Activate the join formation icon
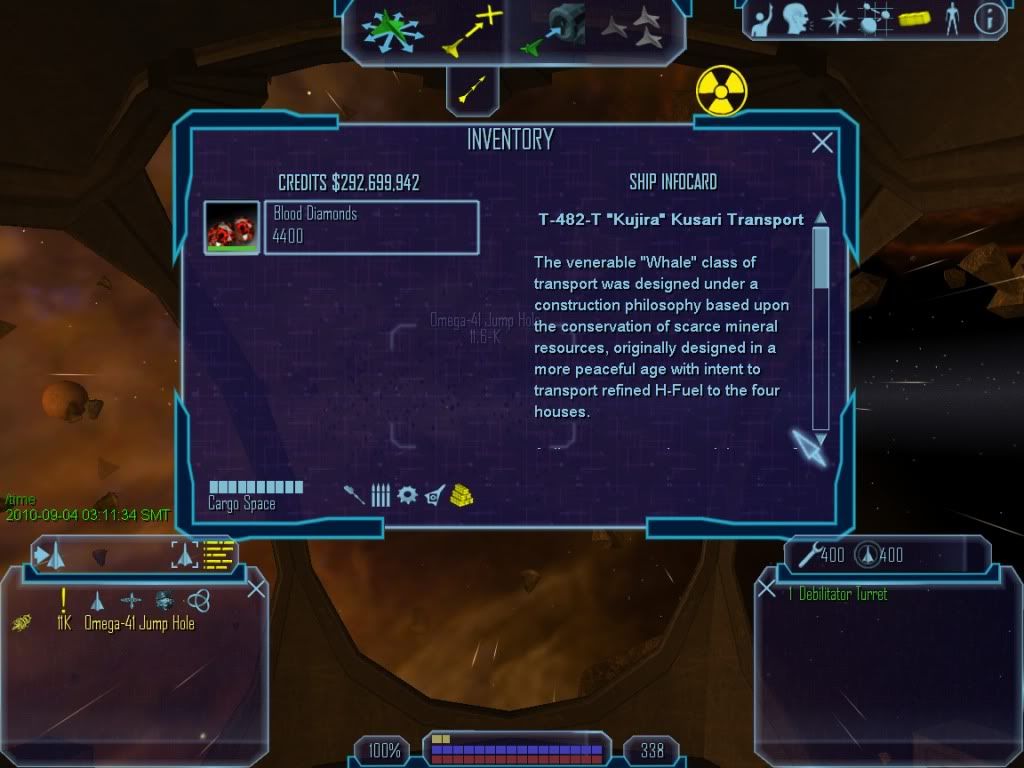 point(632,30)
